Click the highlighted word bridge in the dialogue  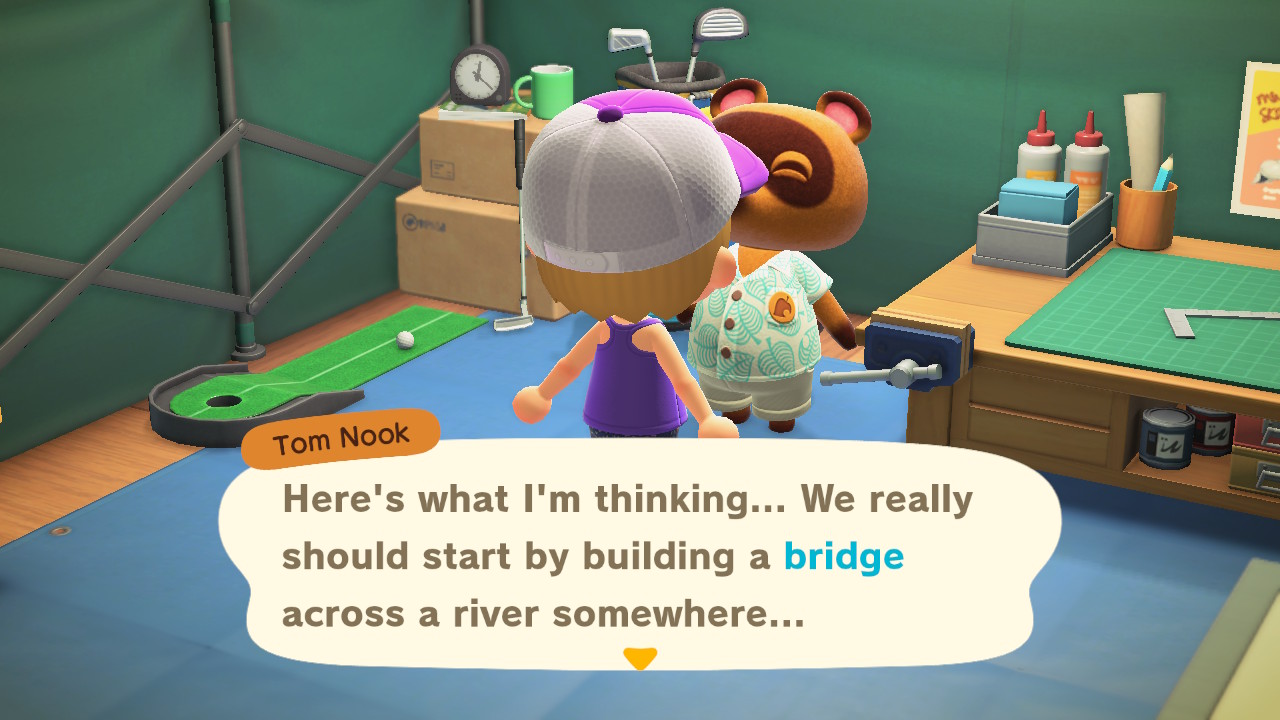pyautogui.click(x=844, y=557)
